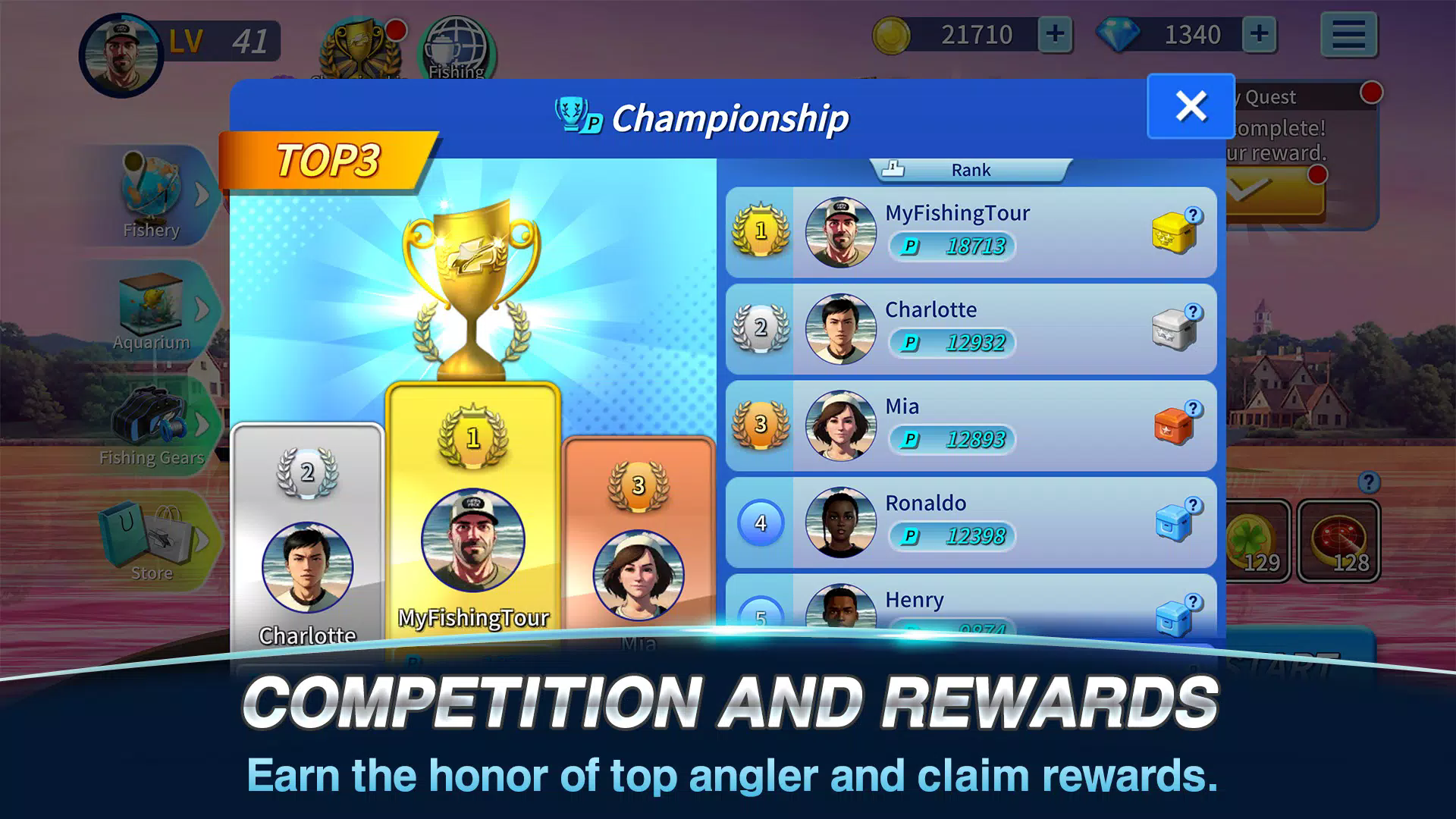This screenshot has width=1456, height=819.
Task: Select the lucky clover item with 129
Action: [x=1257, y=541]
